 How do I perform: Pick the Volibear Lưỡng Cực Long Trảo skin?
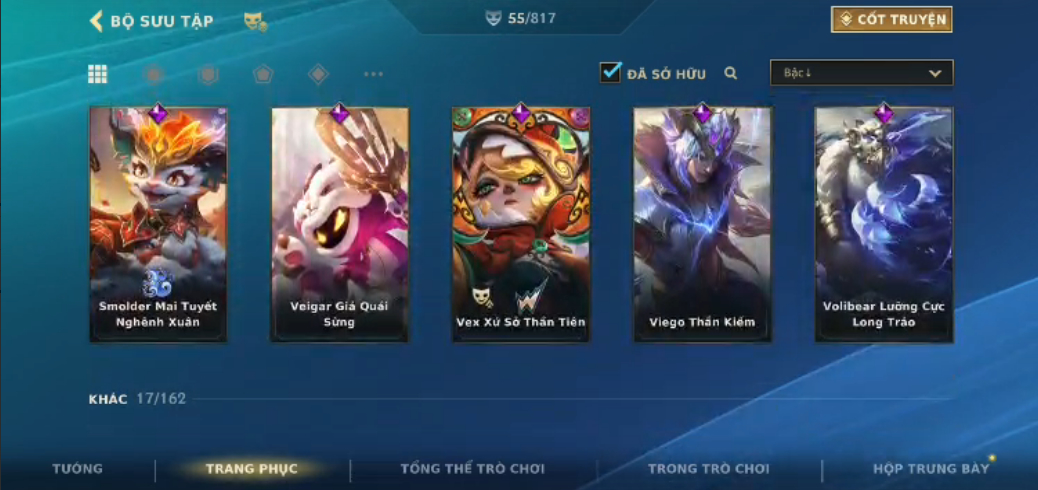(883, 224)
